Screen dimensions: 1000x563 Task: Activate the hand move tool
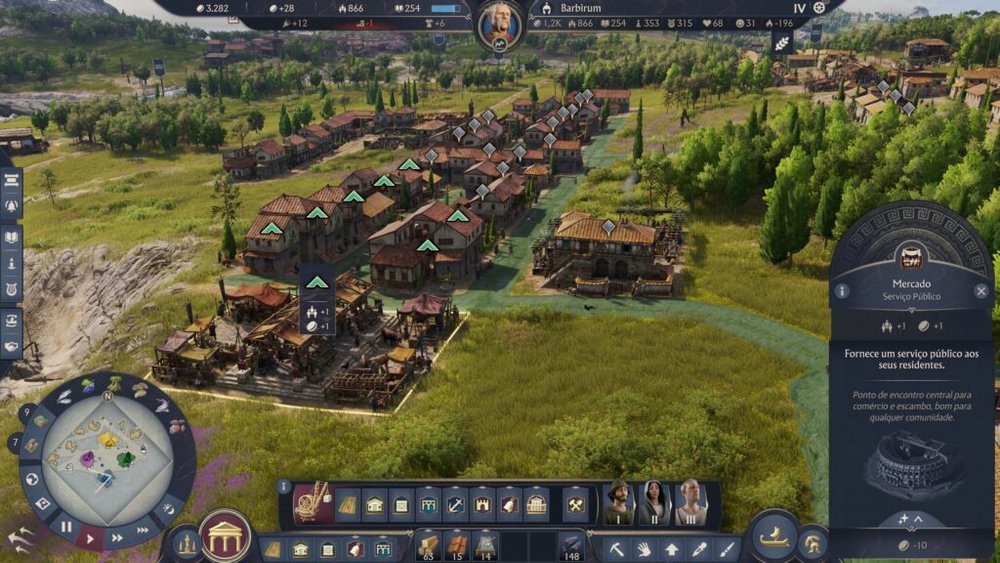644,549
